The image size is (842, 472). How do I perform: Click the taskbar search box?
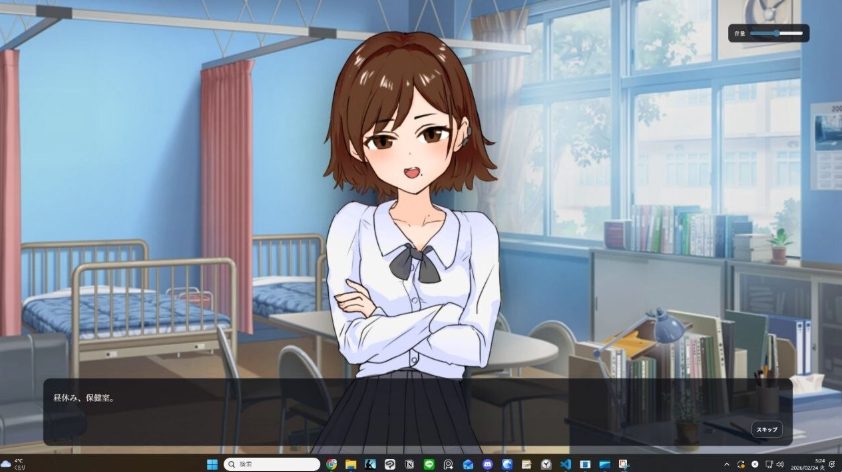tap(272, 464)
